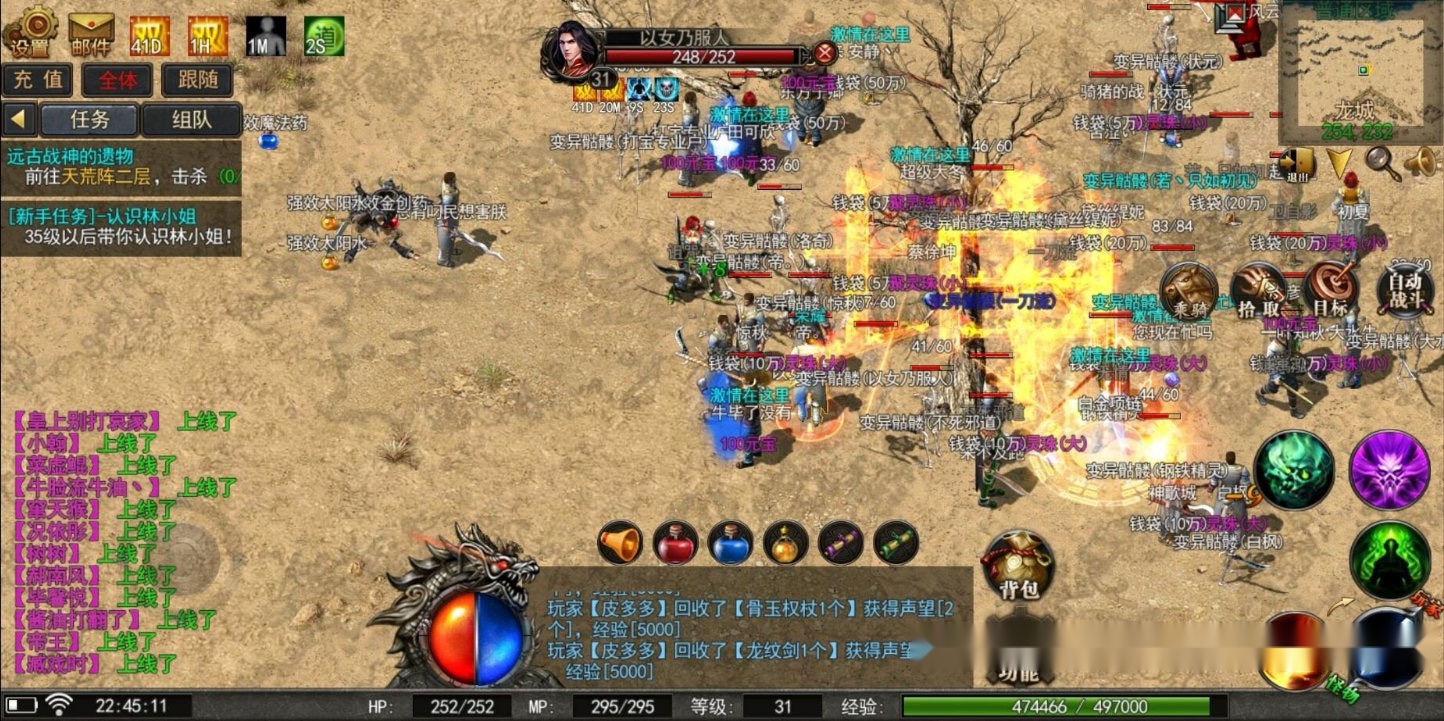Select the 全体 attack mode button
Viewport: 1444px width, 721px height.
pyautogui.click(x=117, y=80)
